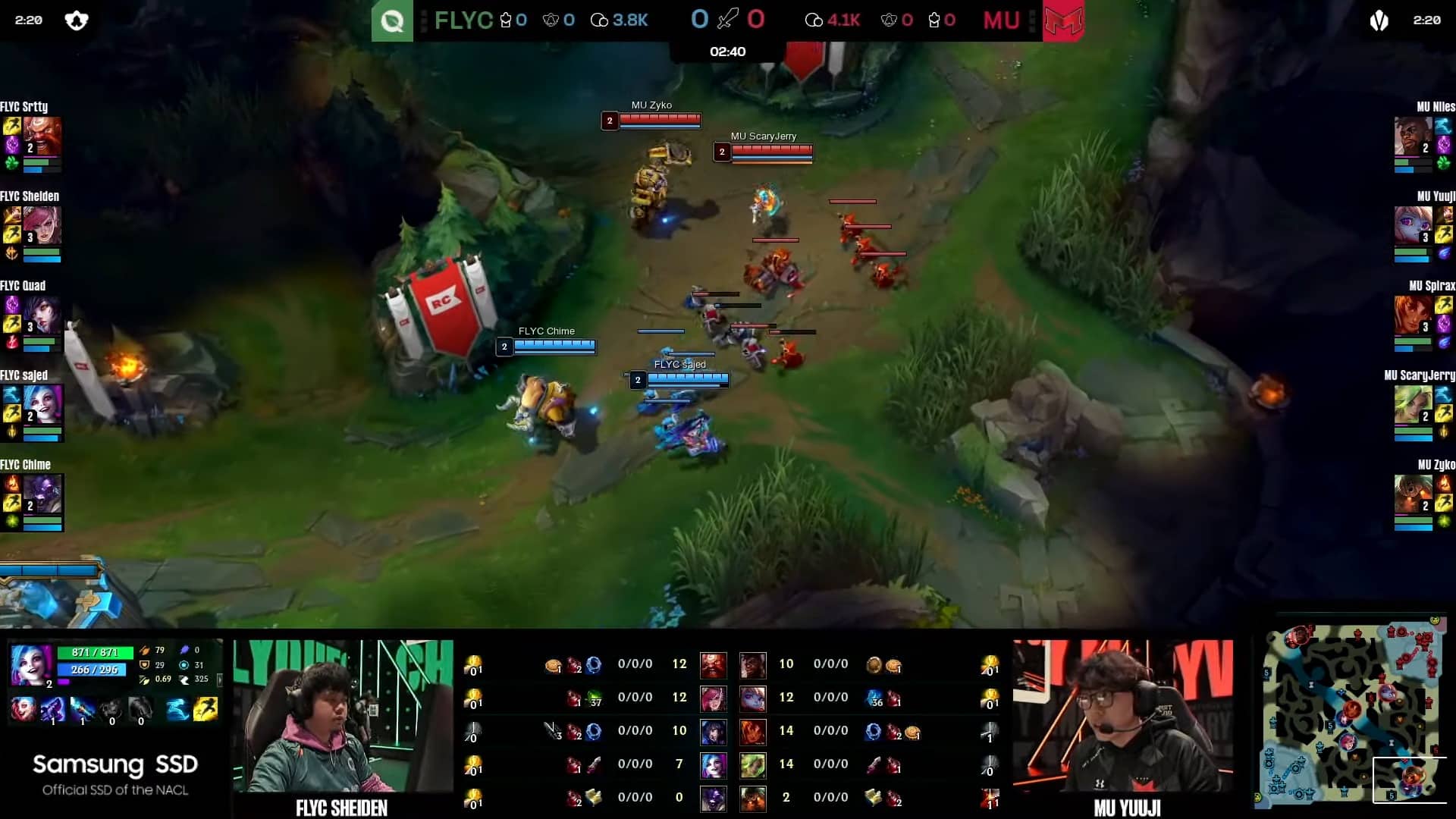
Task: Click the armor stat icon
Action: [145, 665]
